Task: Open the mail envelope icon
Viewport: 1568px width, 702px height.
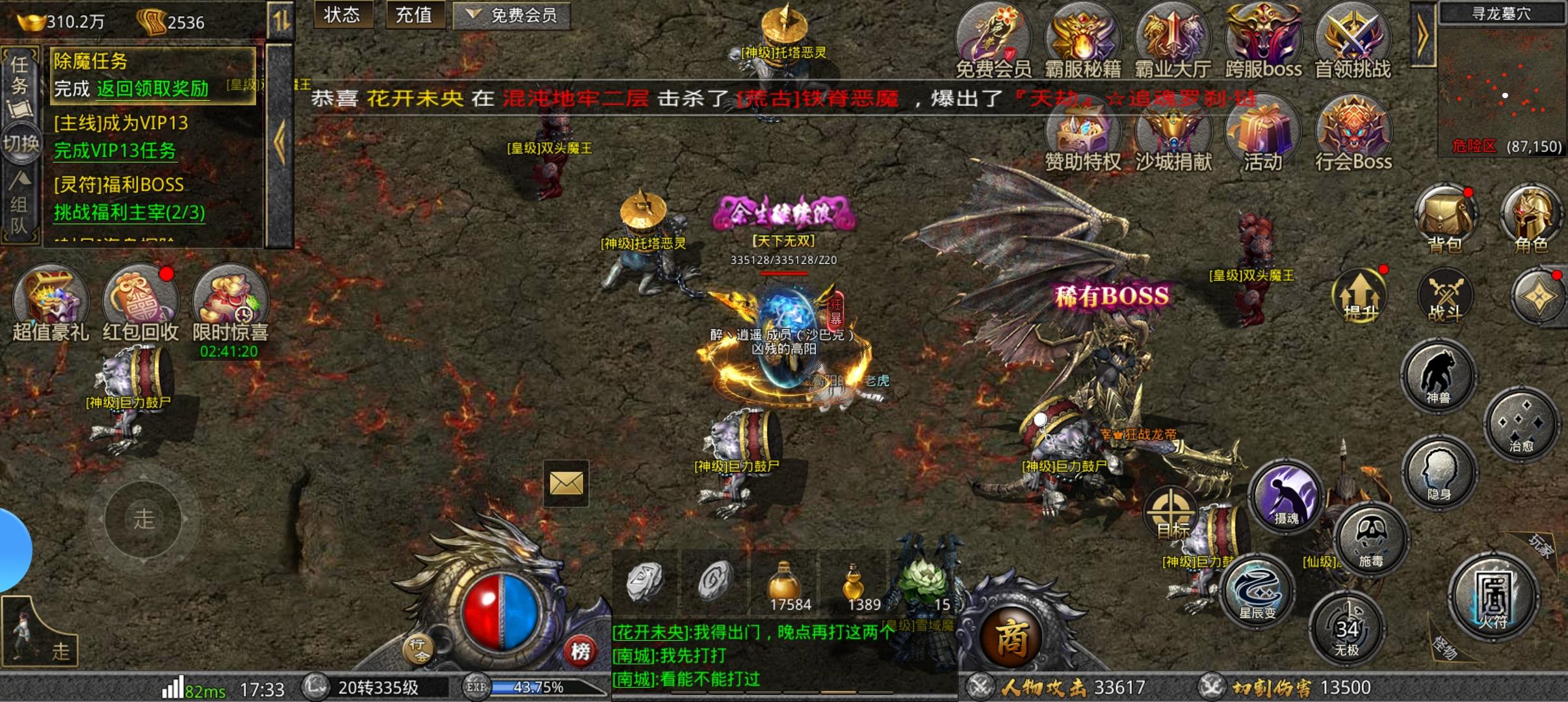Action: click(565, 484)
